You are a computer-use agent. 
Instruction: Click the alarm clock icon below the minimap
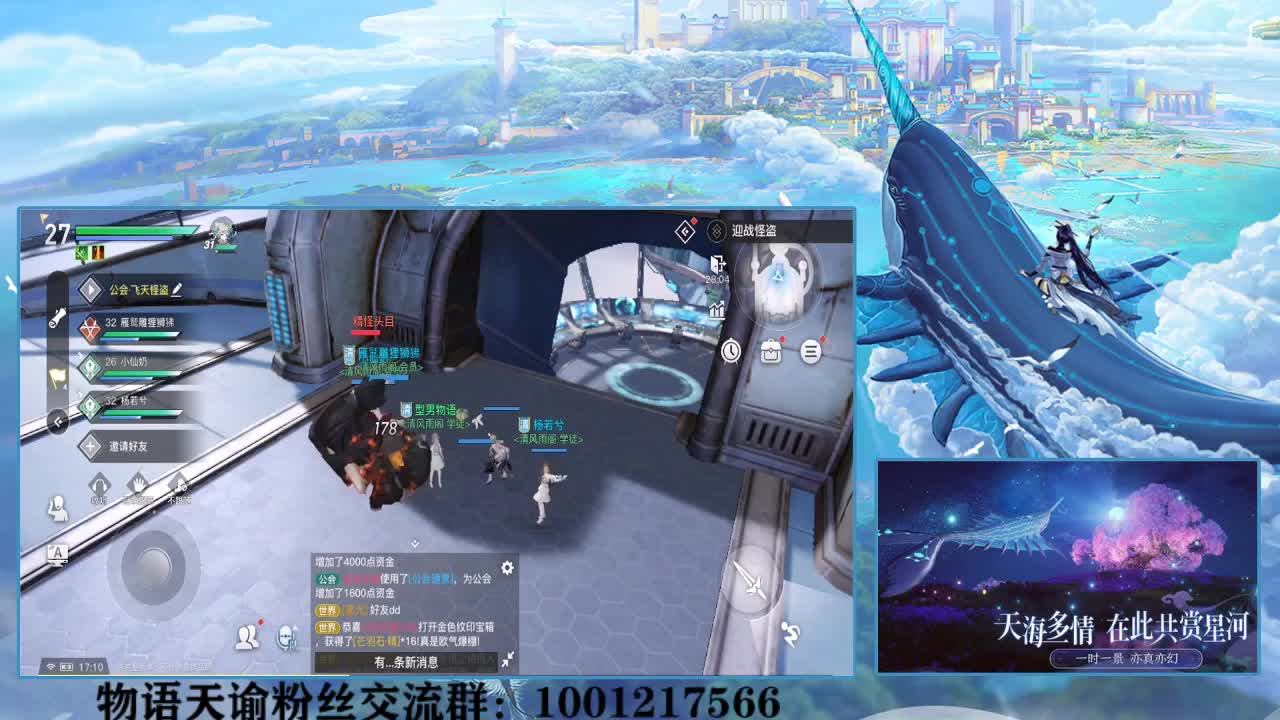pos(731,349)
